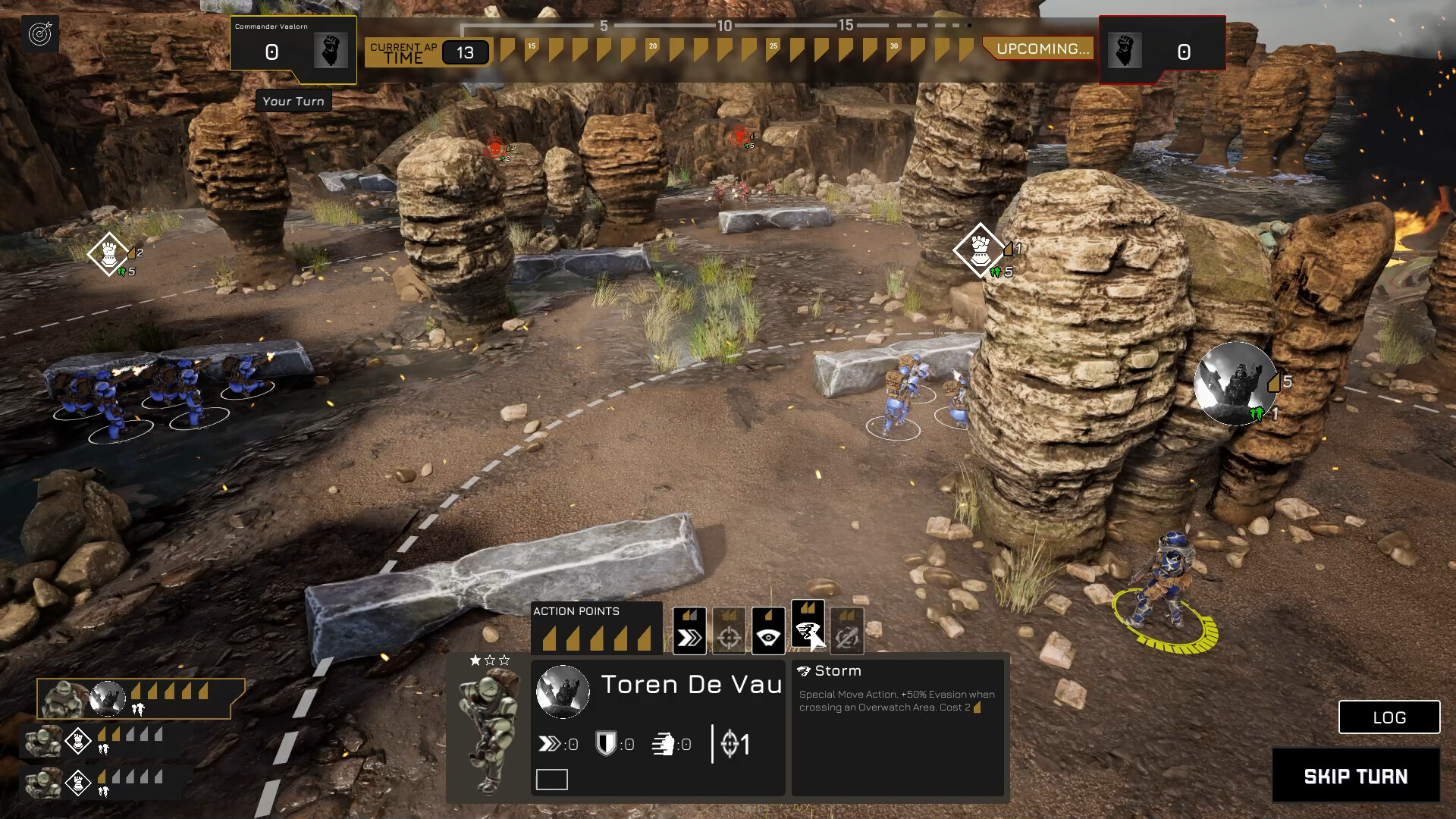1456x819 pixels.
Task: Expand the UPCOMING turn panel
Action: 1040,49
